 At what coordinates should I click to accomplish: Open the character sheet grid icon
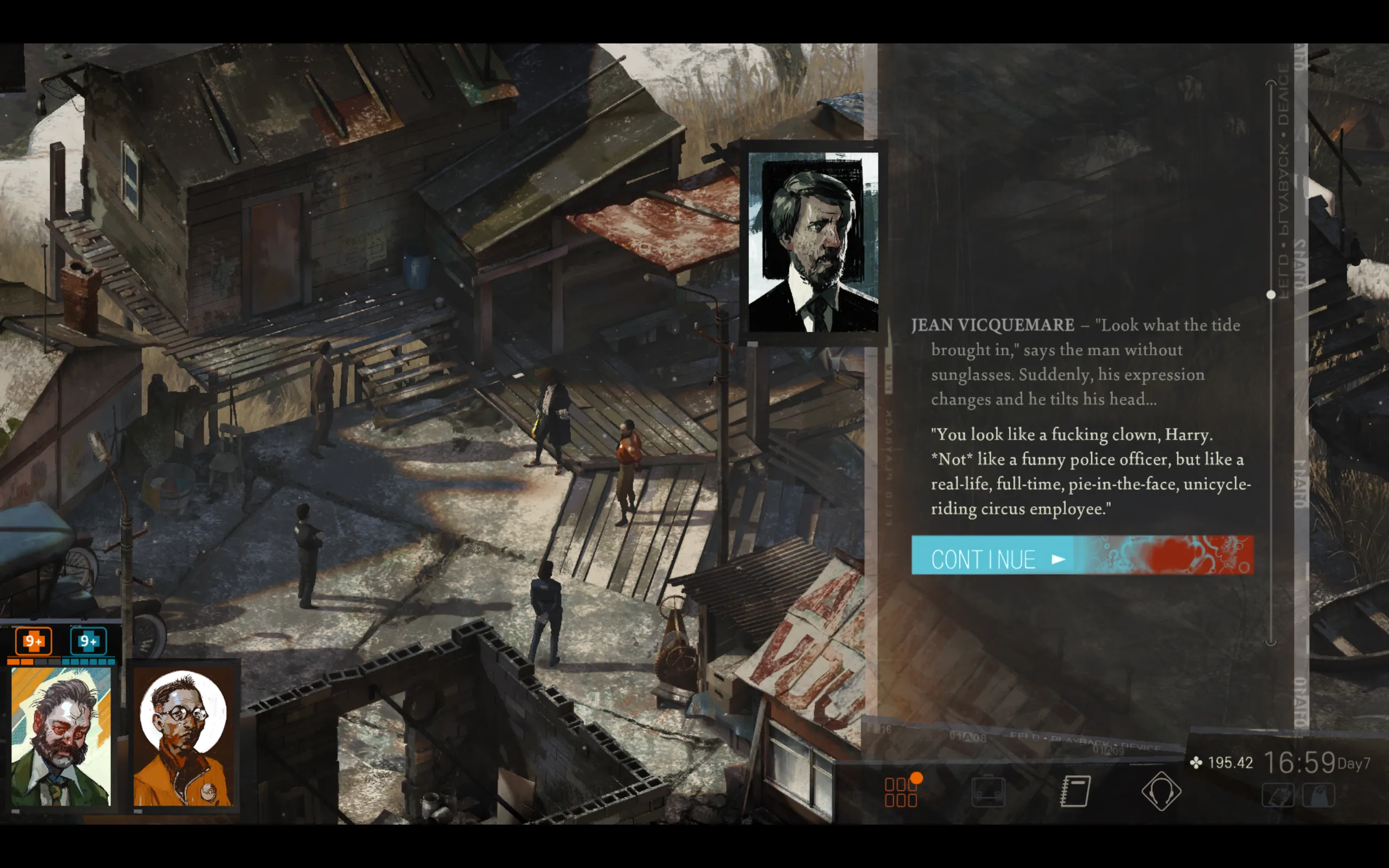tap(901, 792)
